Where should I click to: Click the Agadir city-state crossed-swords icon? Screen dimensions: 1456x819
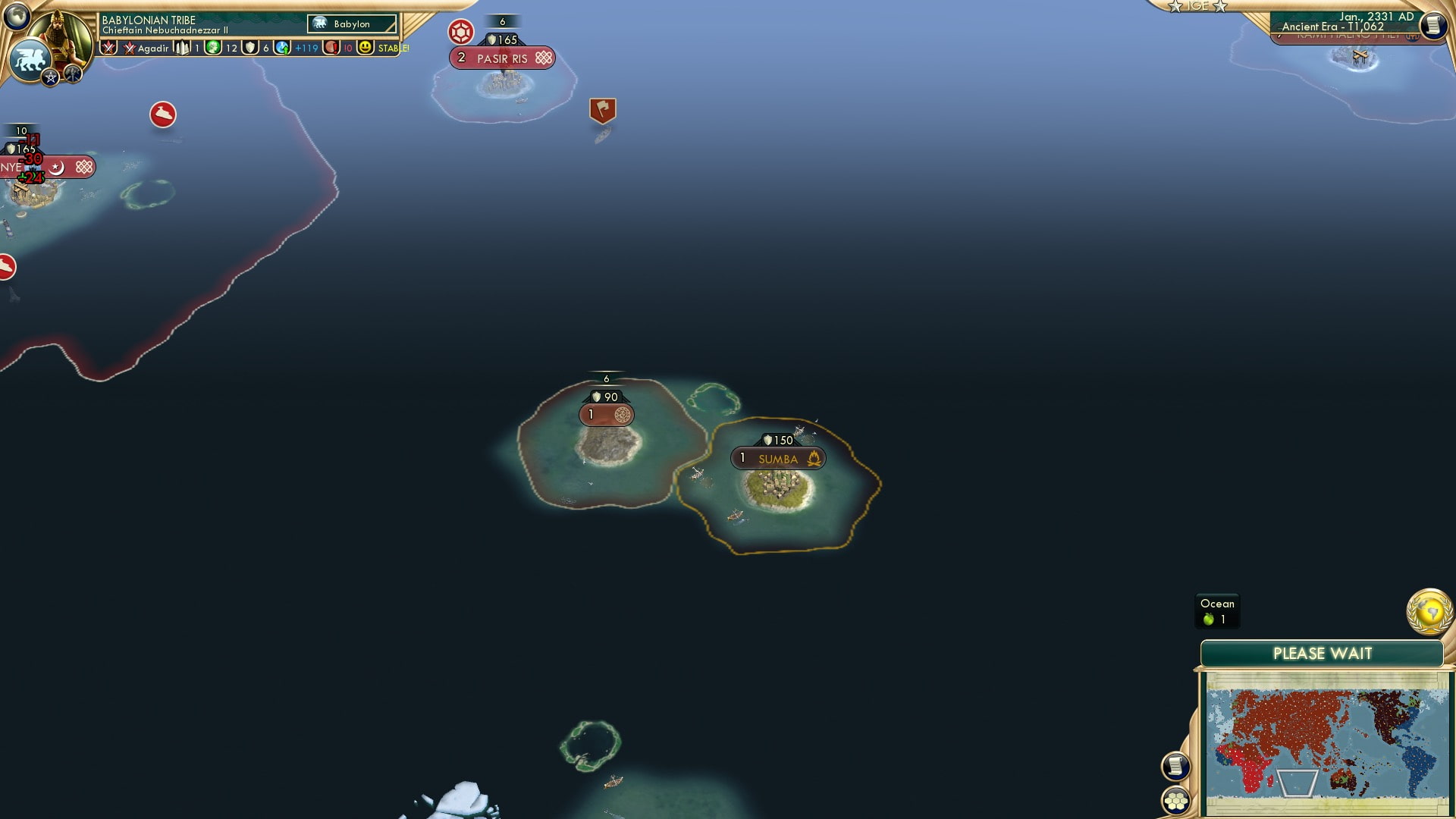(x=128, y=48)
